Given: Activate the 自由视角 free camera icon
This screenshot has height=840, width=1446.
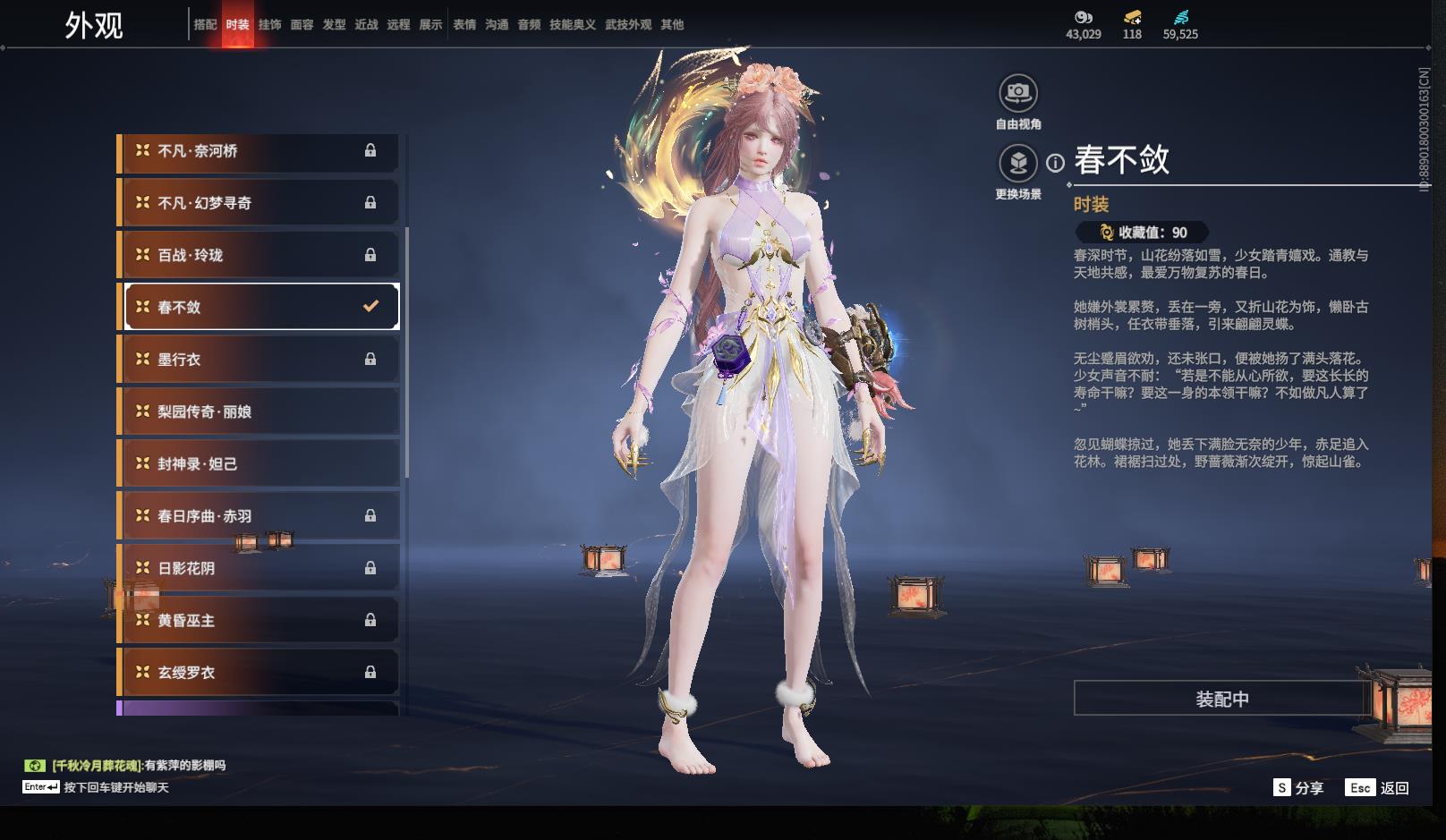Looking at the screenshot, I should (x=1017, y=93).
